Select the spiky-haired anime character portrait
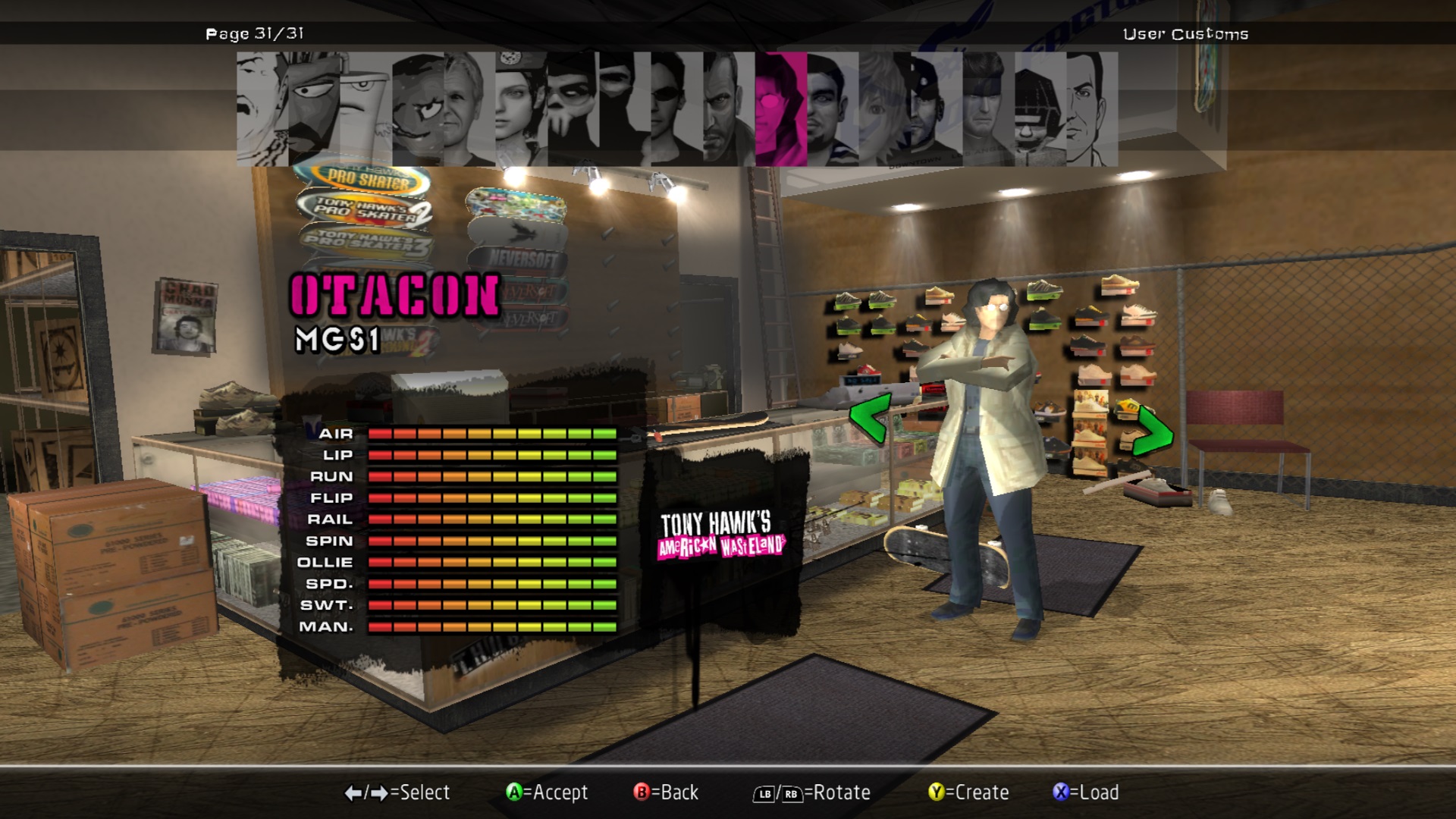 [884, 109]
